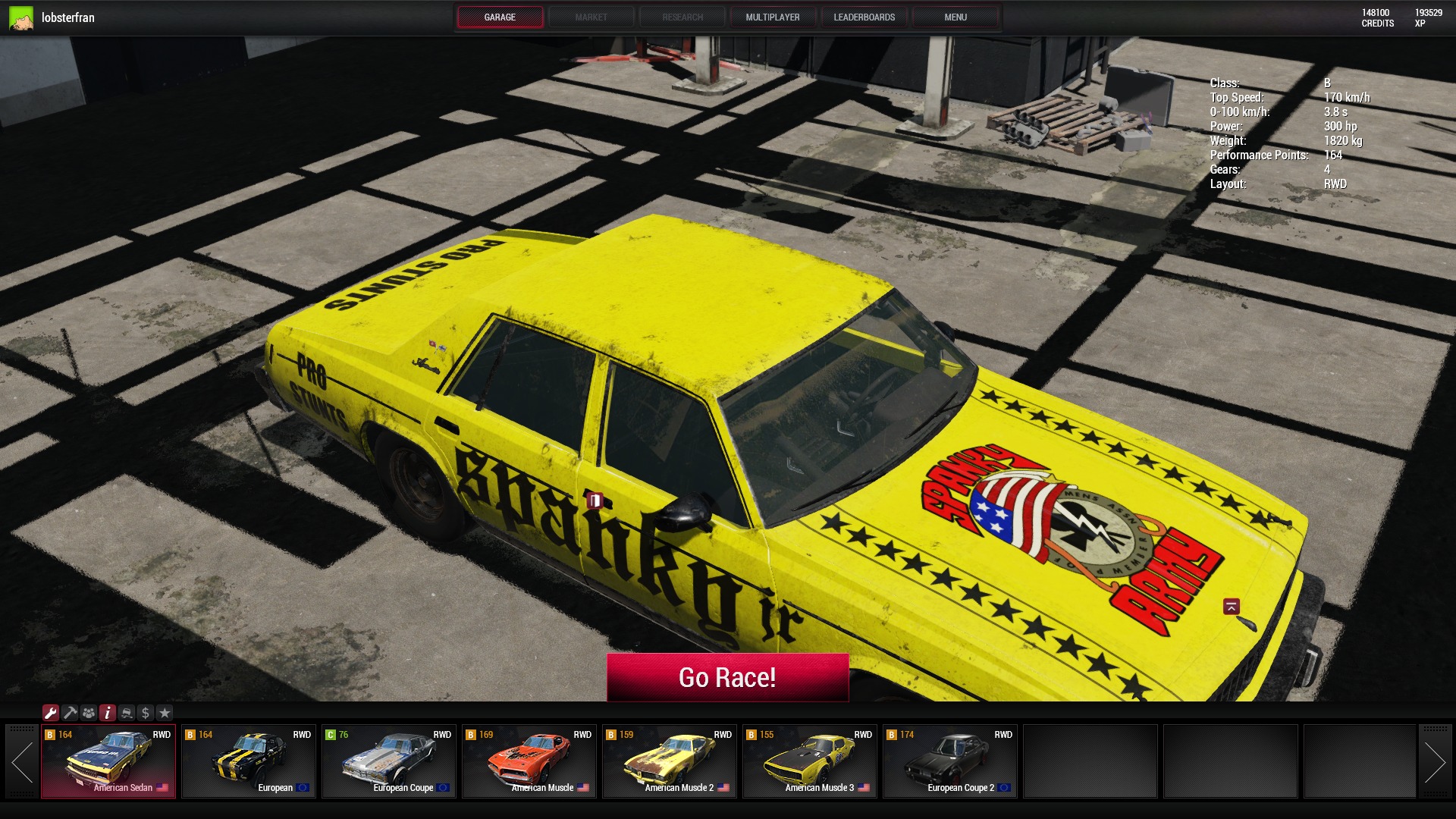
Task: Start a race with Go Race!
Action: (x=727, y=677)
